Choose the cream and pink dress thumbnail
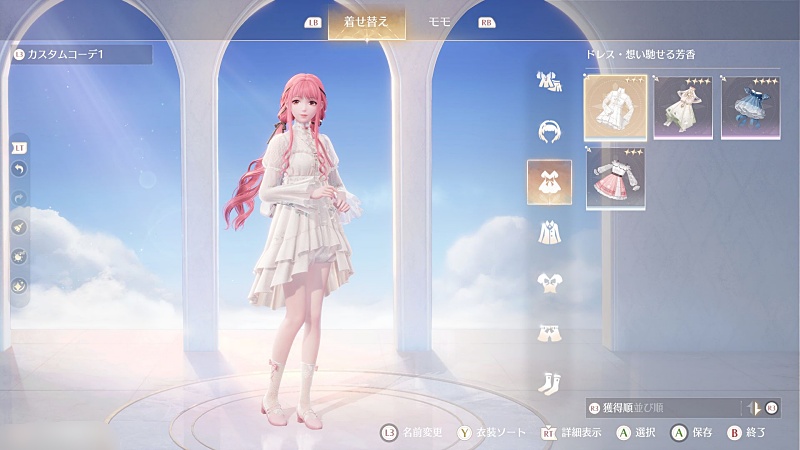 coord(683,107)
